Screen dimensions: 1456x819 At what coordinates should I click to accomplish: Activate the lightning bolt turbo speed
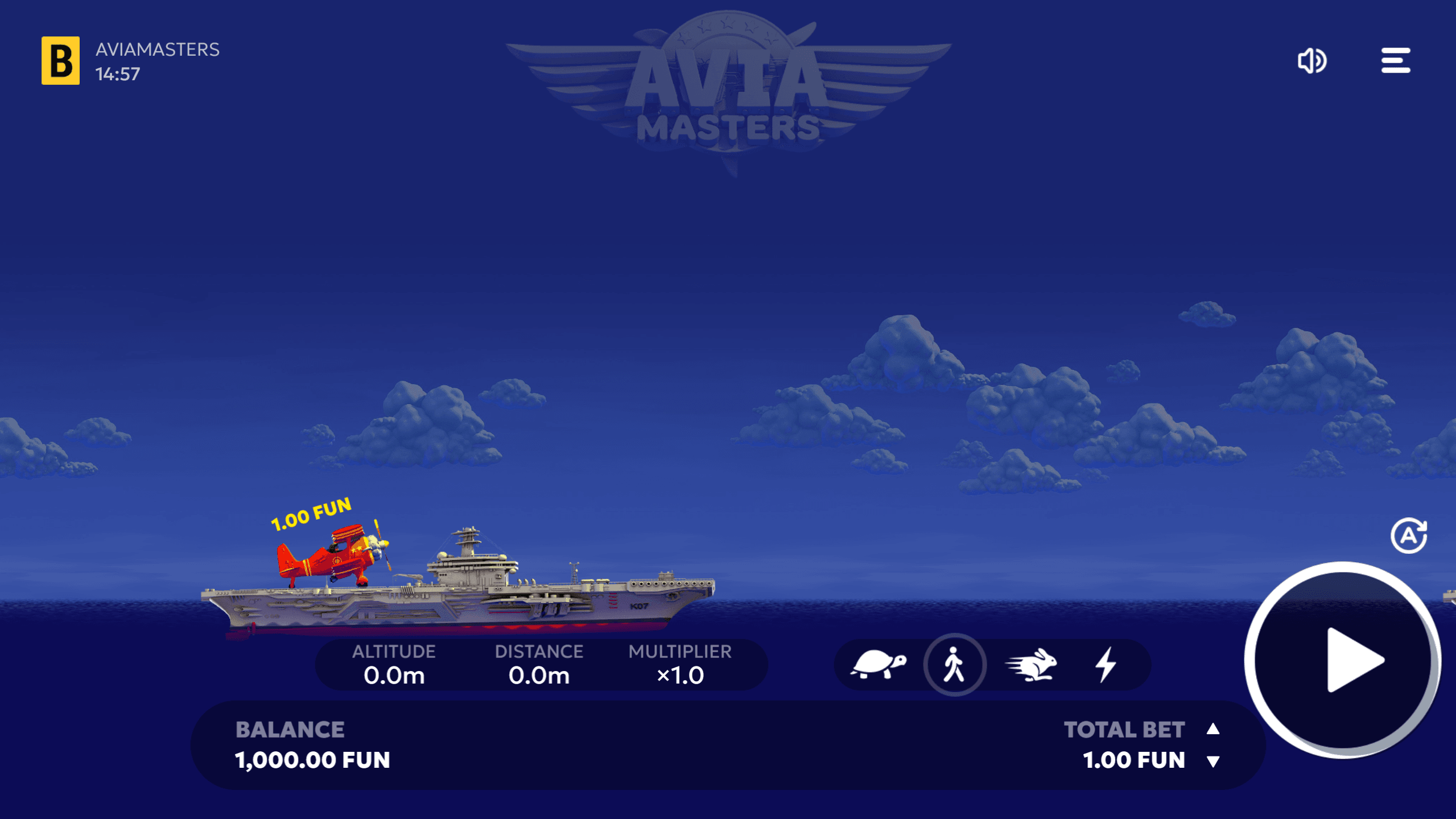pyautogui.click(x=1106, y=664)
